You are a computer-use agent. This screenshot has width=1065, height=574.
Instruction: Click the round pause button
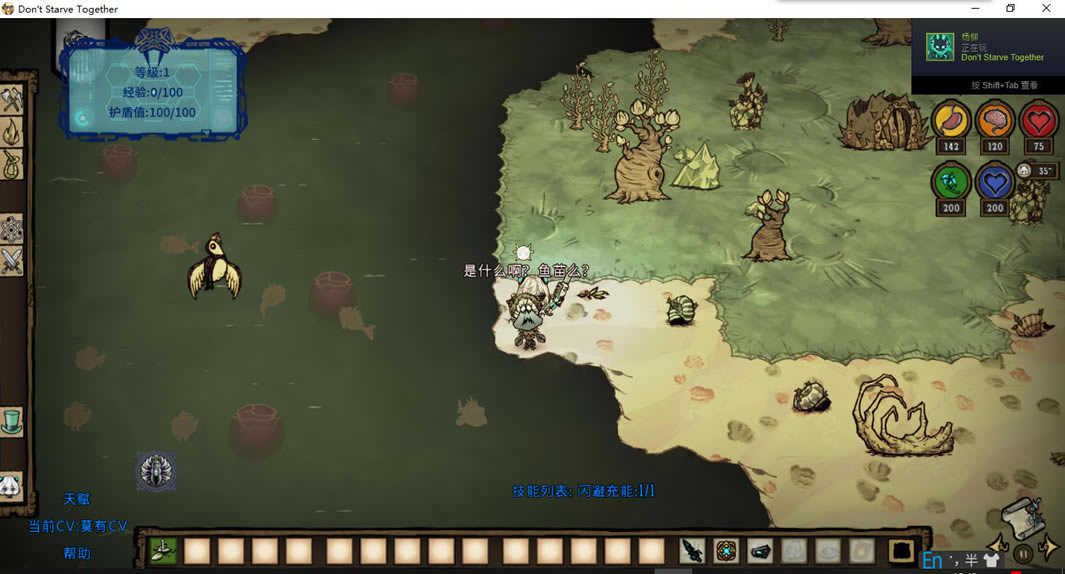(x=1023, y=552)
